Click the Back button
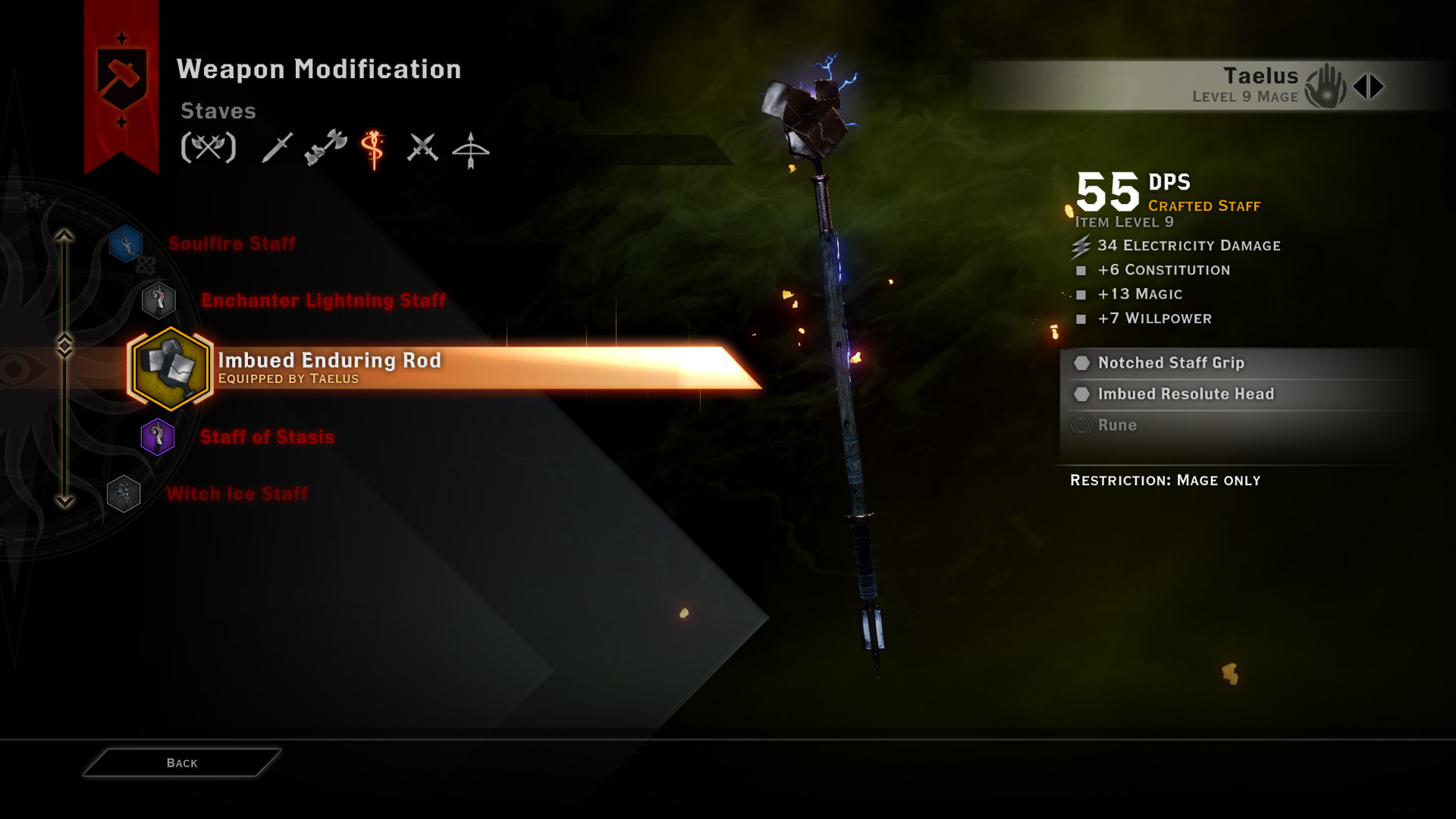 [x=182, y=763]
